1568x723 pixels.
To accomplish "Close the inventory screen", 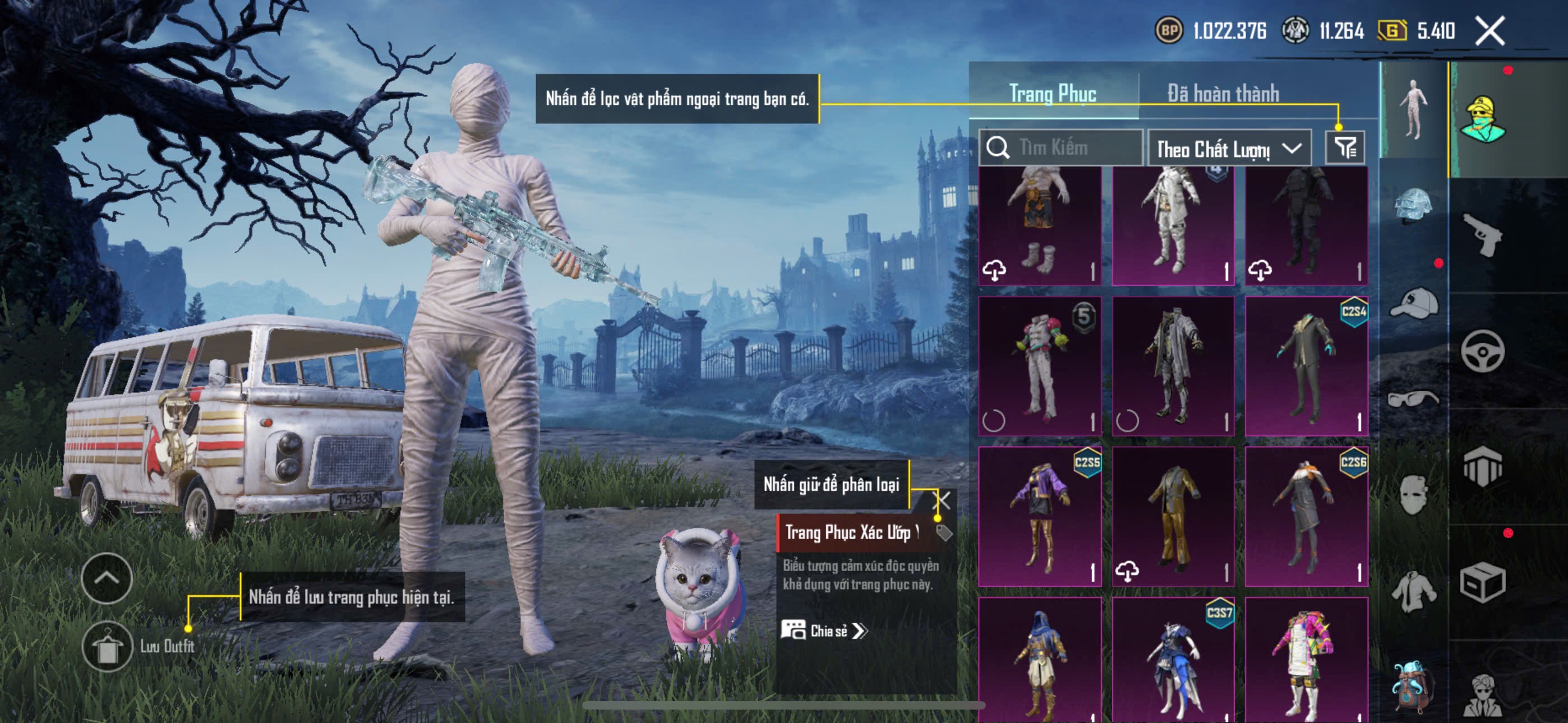I will 1489,30.
